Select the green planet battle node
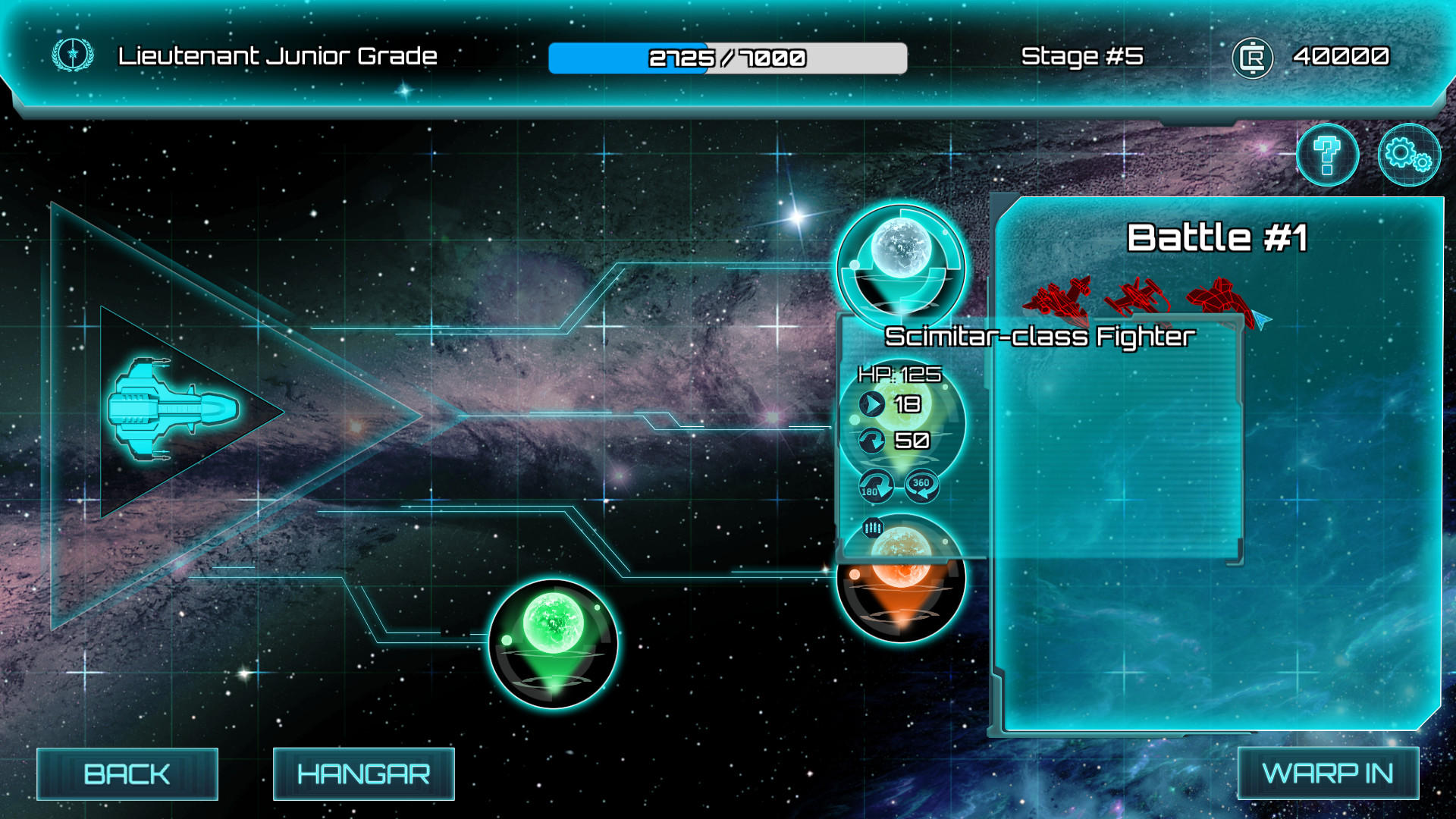Screen dimensions: 1456x819 click(x=554, y=641)
